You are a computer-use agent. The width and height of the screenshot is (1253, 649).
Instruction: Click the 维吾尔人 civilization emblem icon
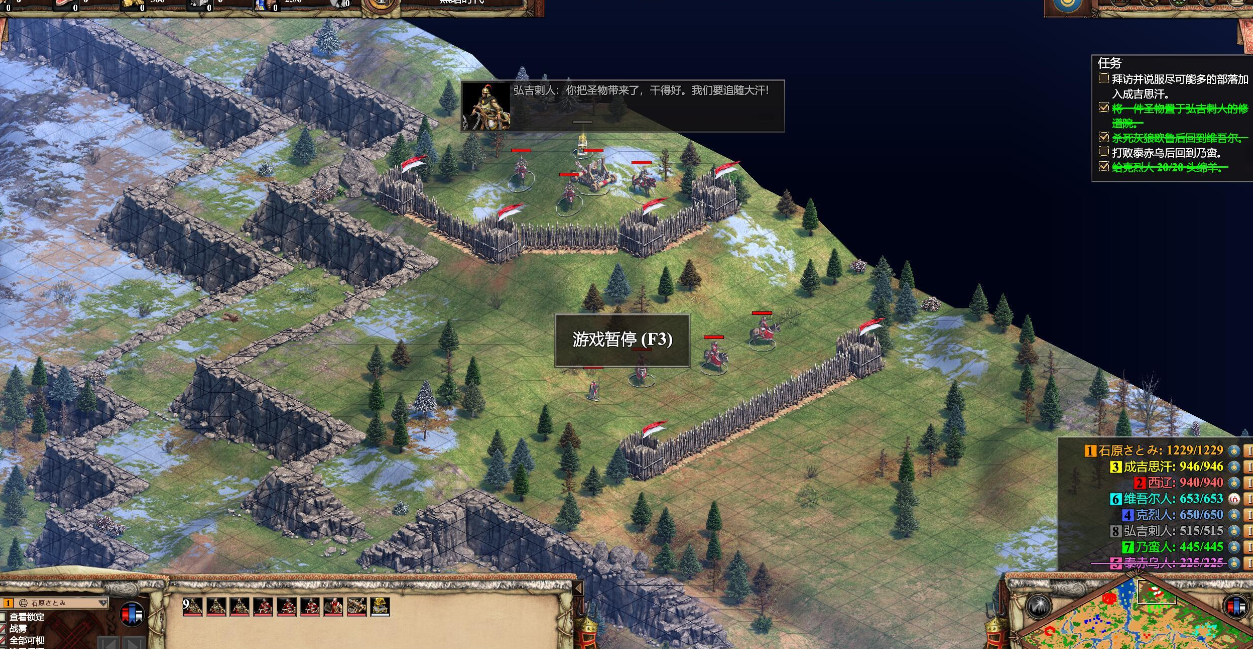pos(1234,499)
